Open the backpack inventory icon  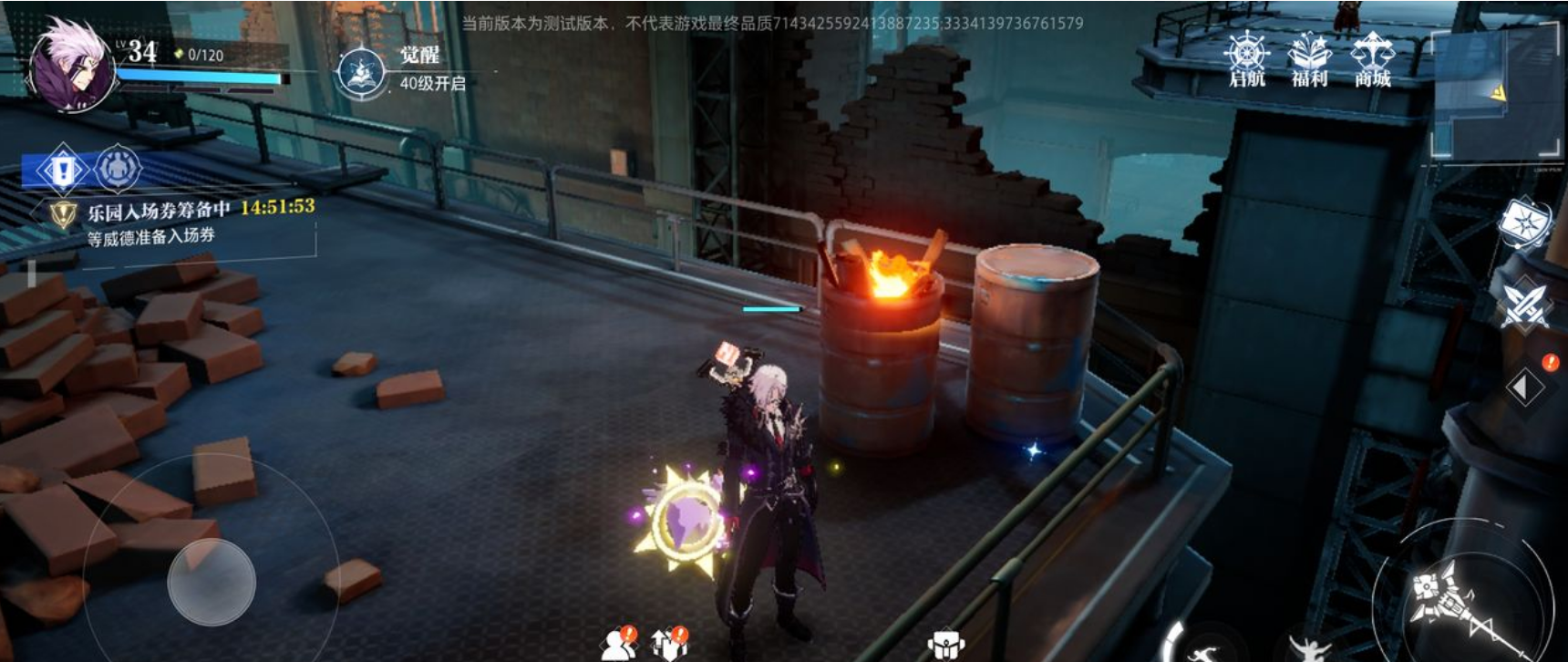pyautogui.click(x=945, y=646)
